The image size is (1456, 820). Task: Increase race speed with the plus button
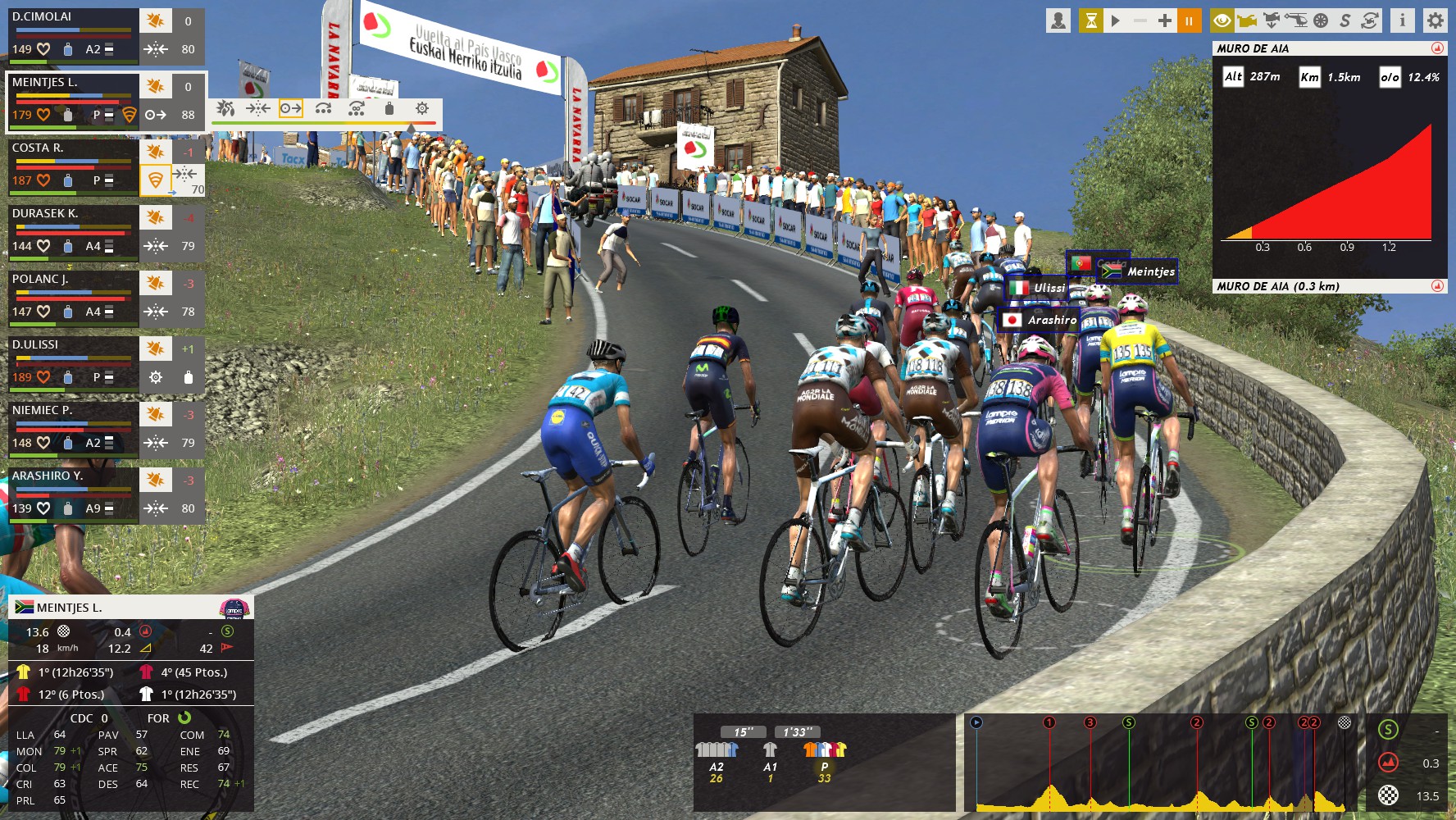[1164, 20]
